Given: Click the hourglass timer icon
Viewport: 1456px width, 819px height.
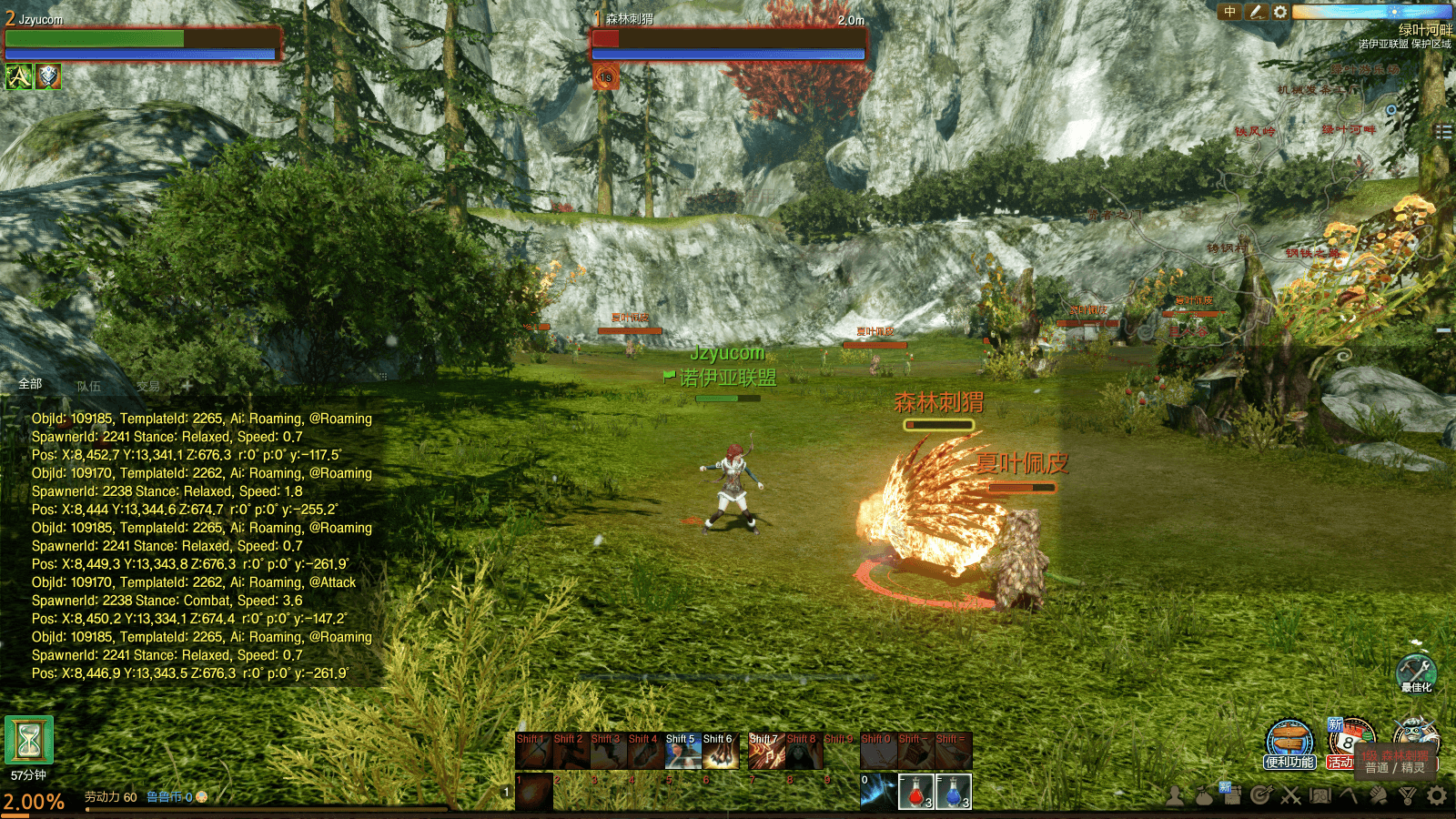Looking at the screenshot, I should (29, 741).
